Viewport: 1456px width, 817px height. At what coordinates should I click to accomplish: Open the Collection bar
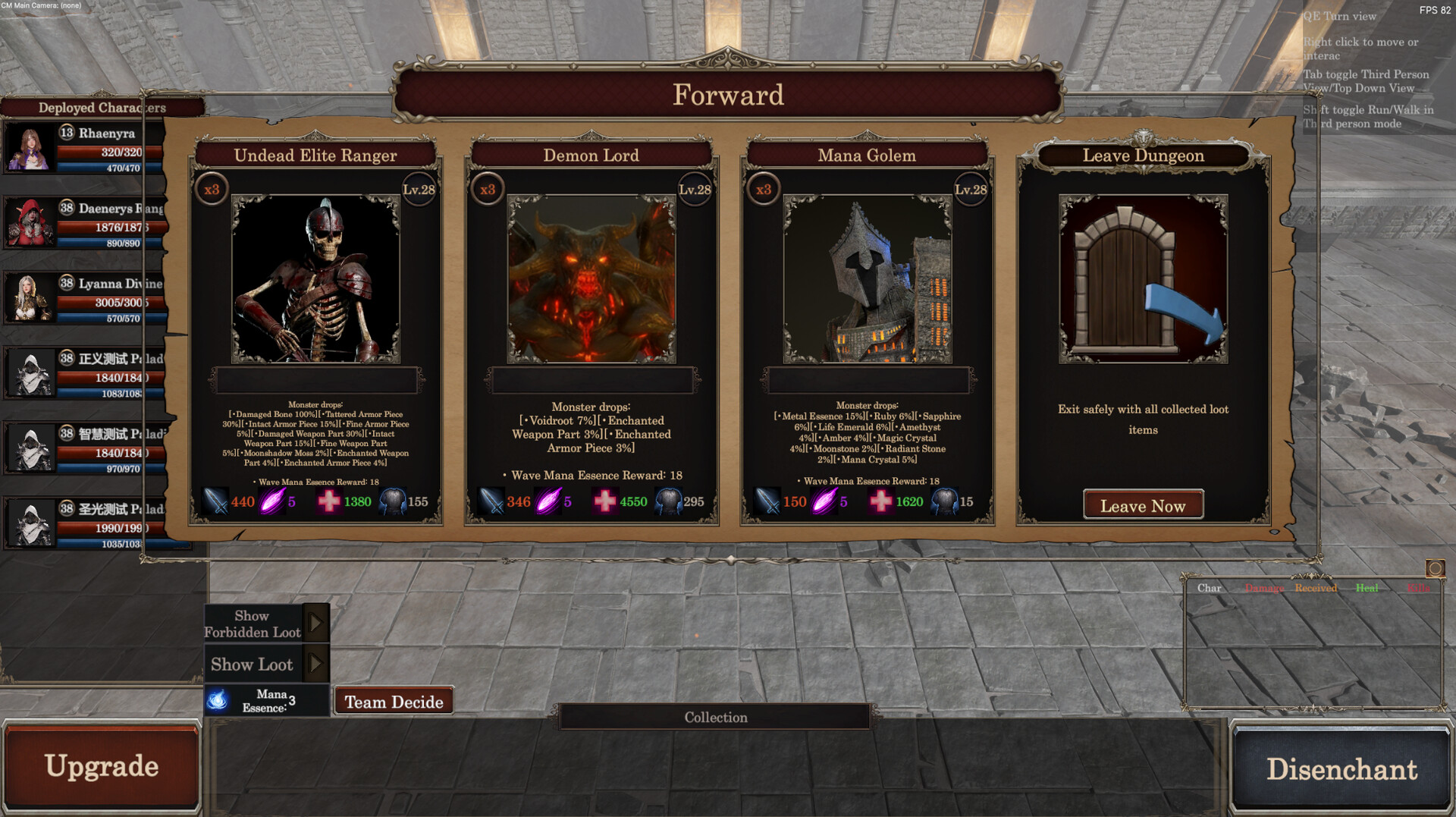pos(715,717)
